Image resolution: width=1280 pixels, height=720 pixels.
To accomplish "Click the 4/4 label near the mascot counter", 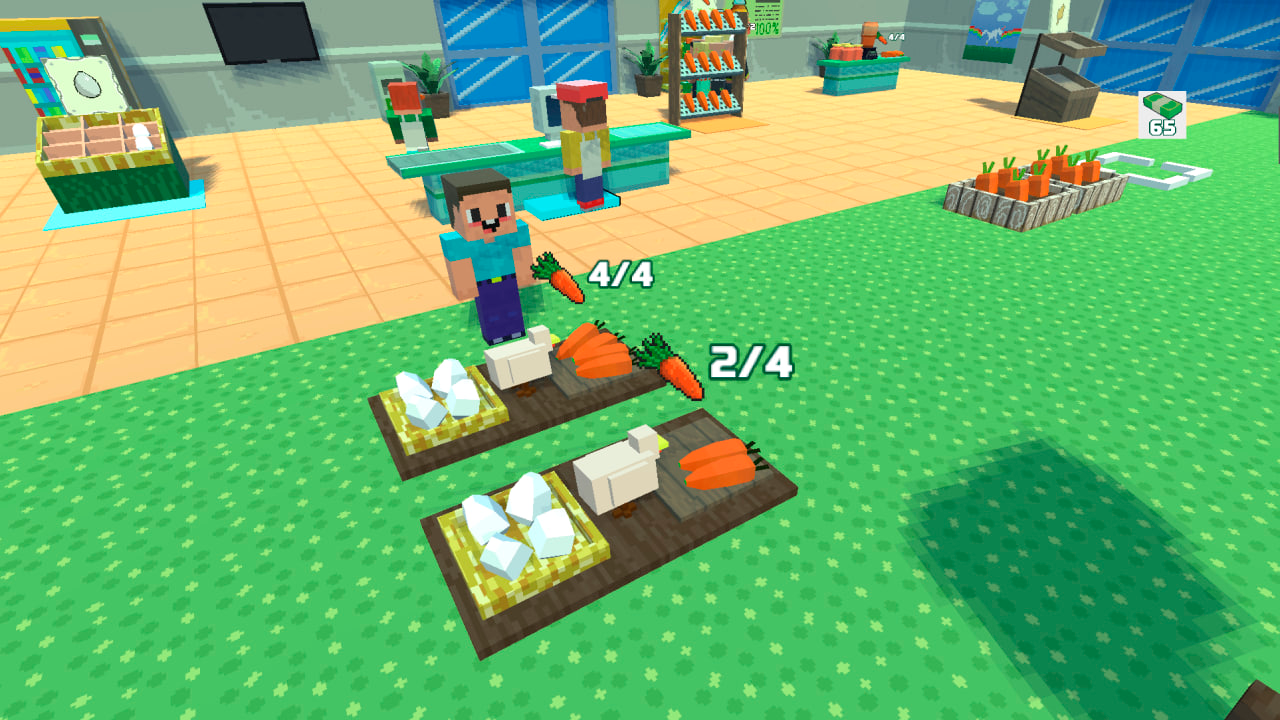I will (895, 37).
